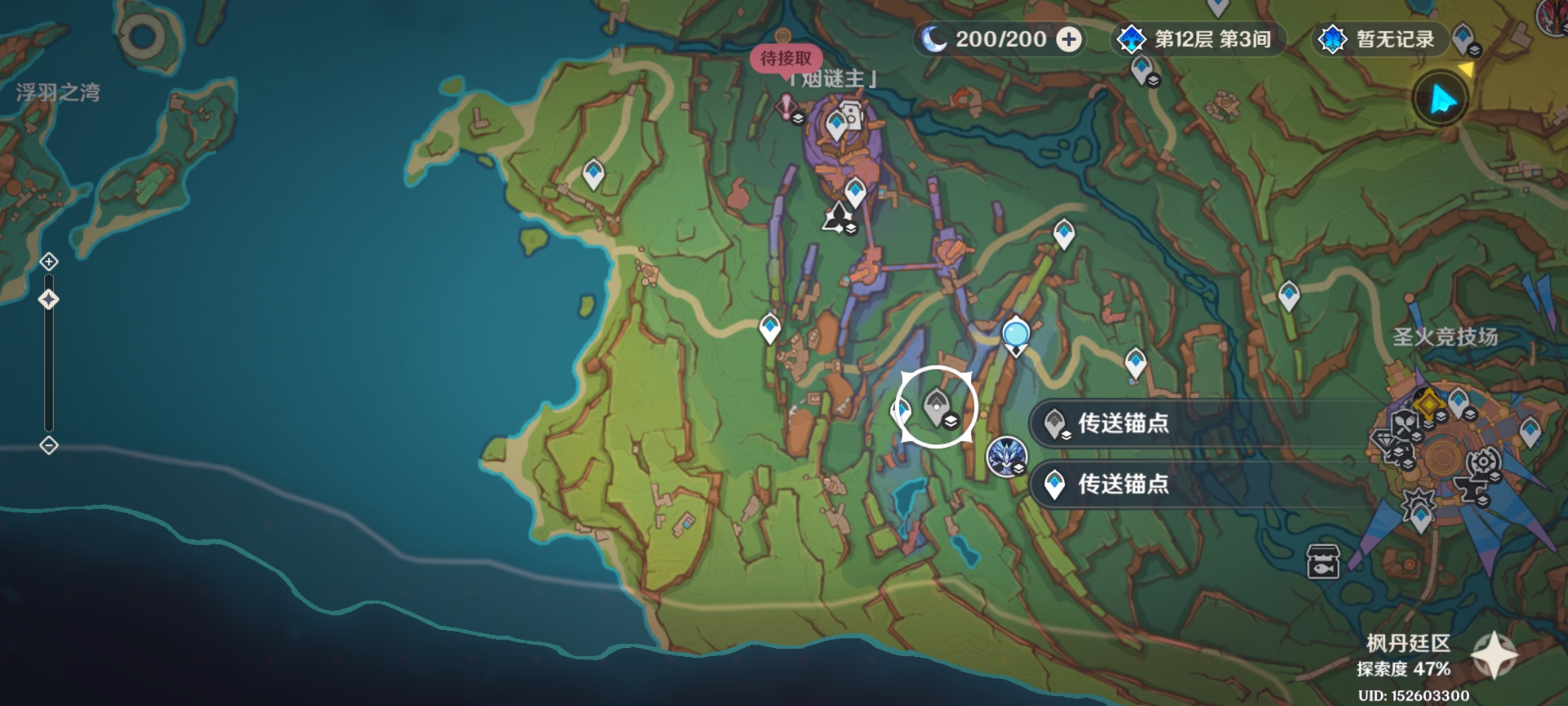This screenshot has height=706, width=1568.
Task: Add resin with the plus button
Action: pyautogui.click(x=1069, y=39)
